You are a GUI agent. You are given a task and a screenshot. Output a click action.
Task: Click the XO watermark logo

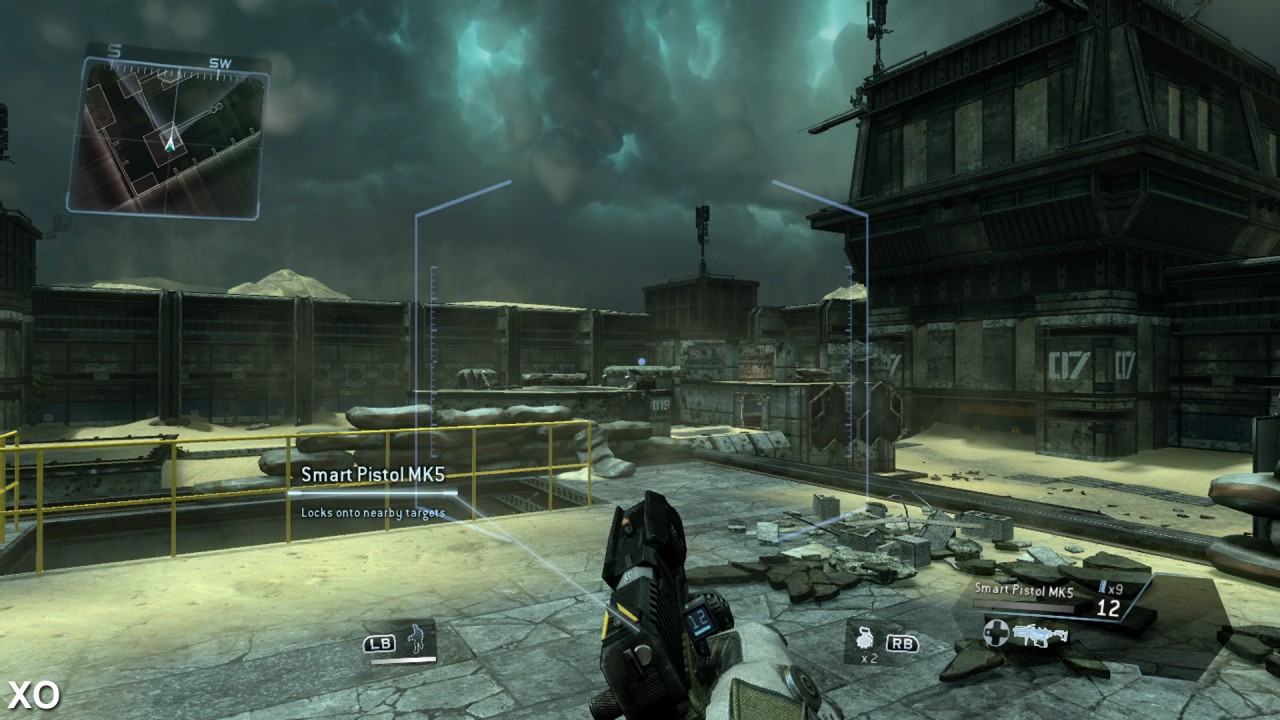33,695
